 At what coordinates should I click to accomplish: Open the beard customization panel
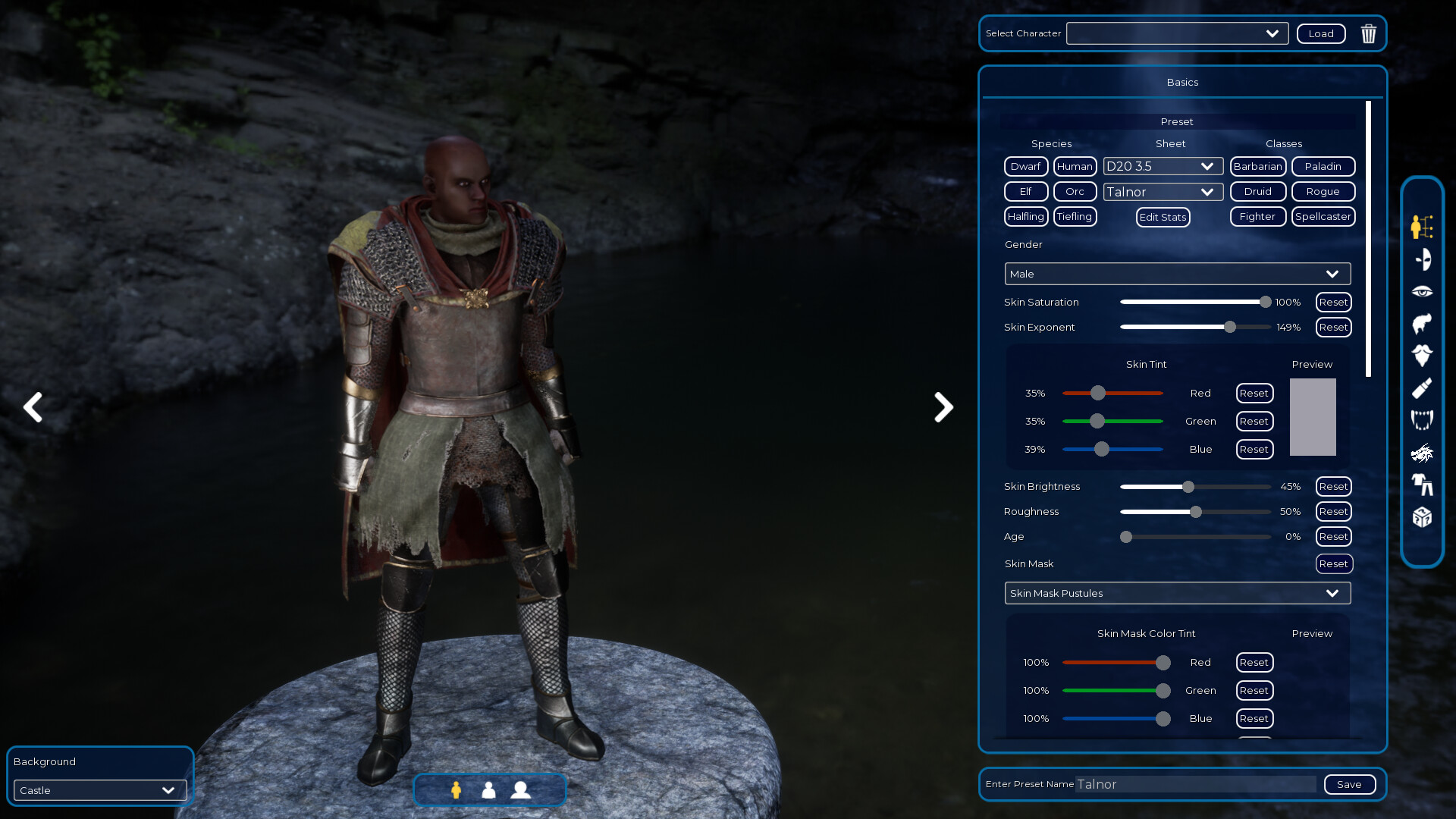(x=1422, y=355)
